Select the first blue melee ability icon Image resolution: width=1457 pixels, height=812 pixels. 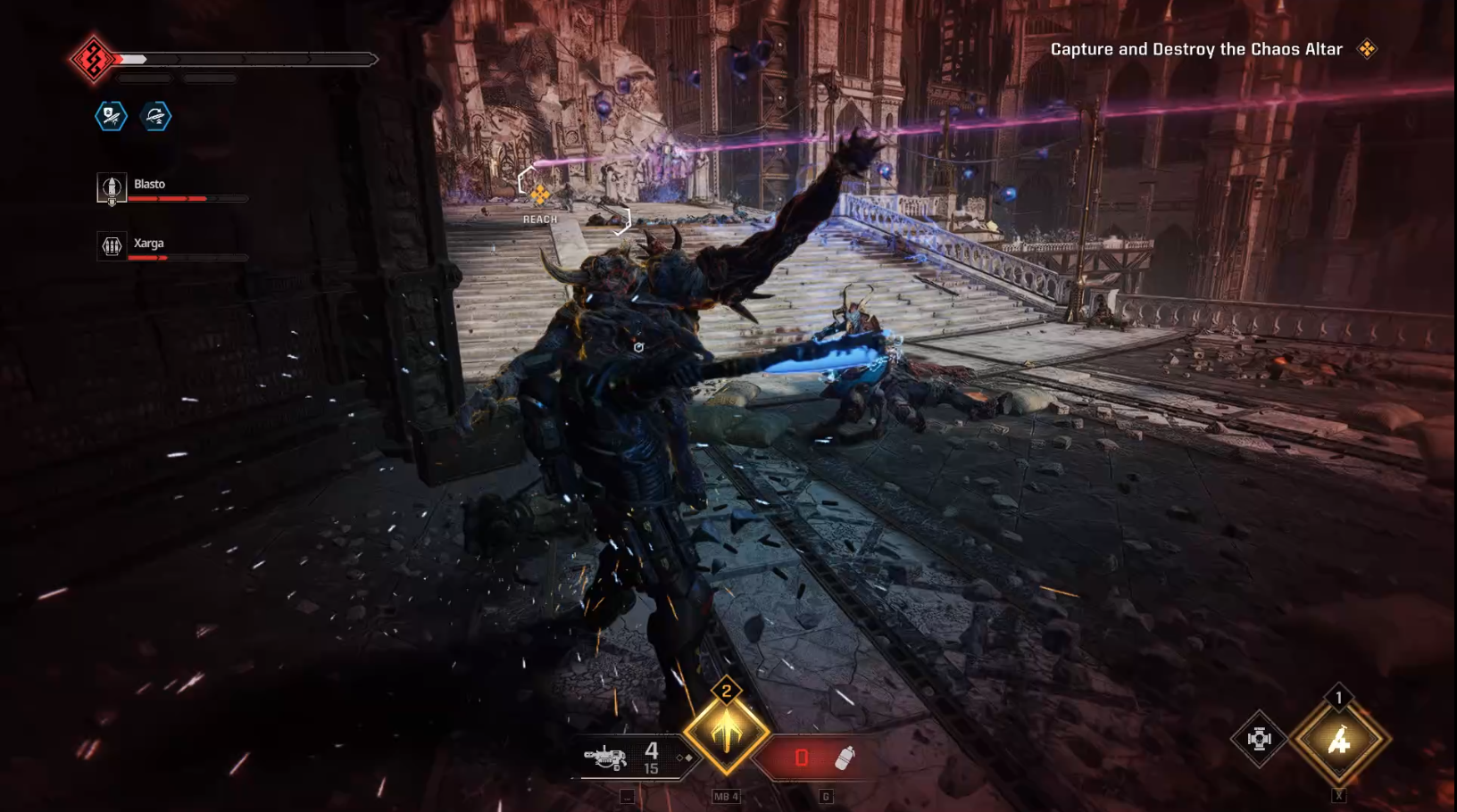coord(111,117)
